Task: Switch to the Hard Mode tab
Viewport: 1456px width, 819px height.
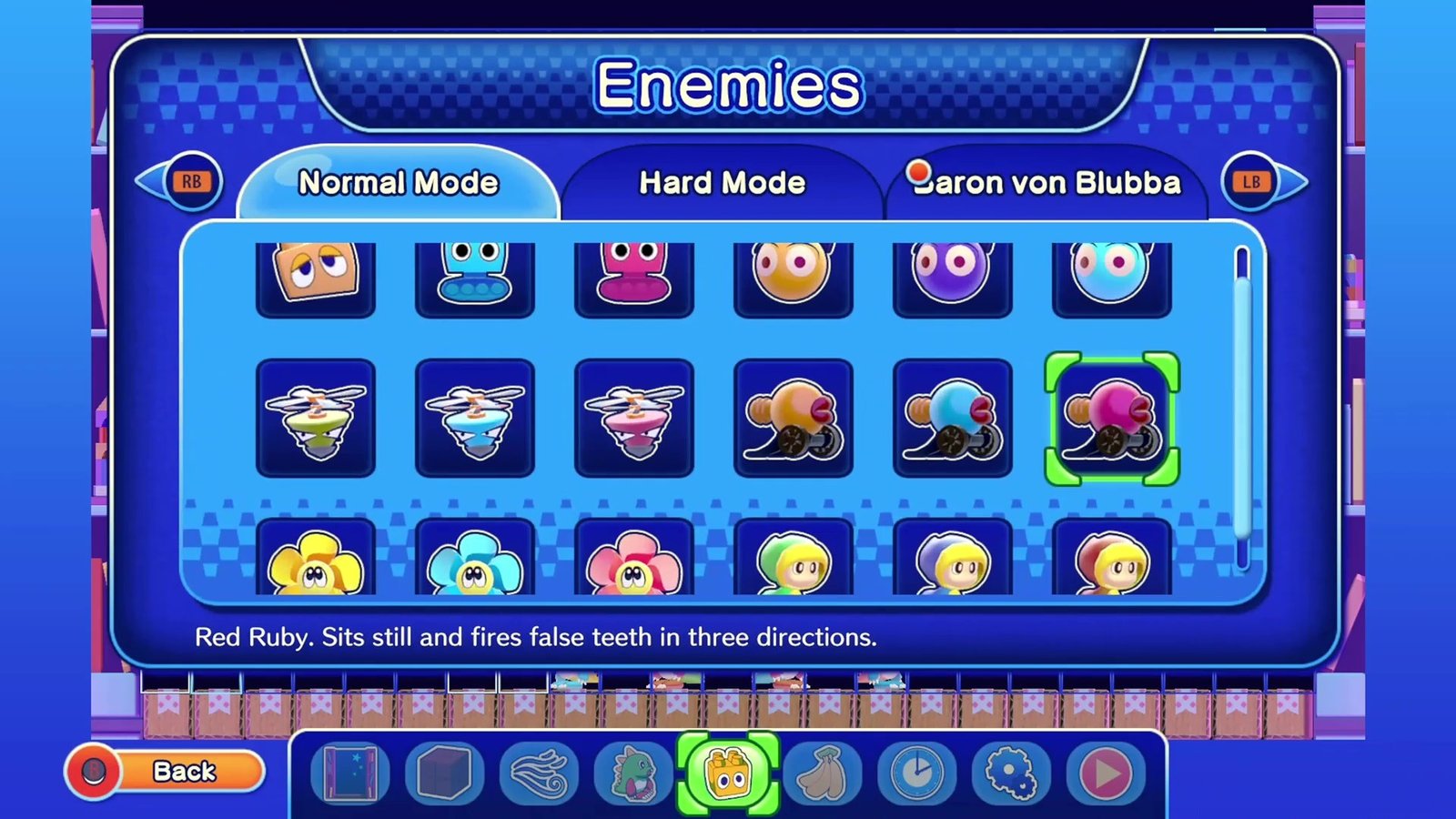Action: click(x=723, y=183)
